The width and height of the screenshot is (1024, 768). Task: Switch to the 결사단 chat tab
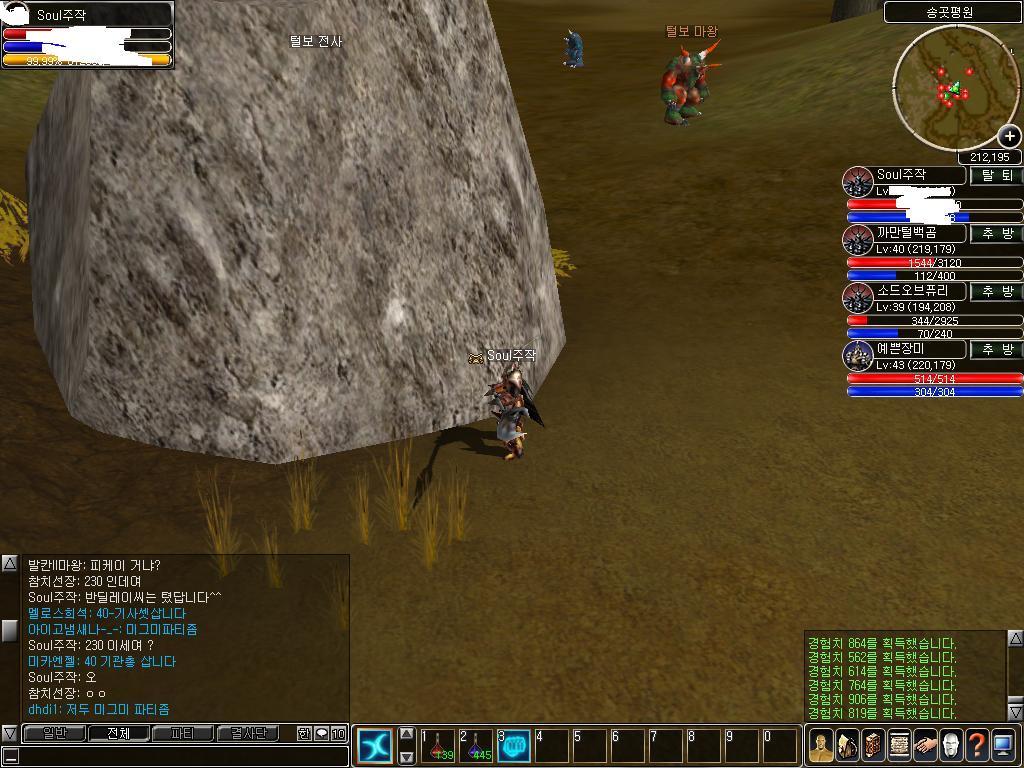(x=247, y=734)
